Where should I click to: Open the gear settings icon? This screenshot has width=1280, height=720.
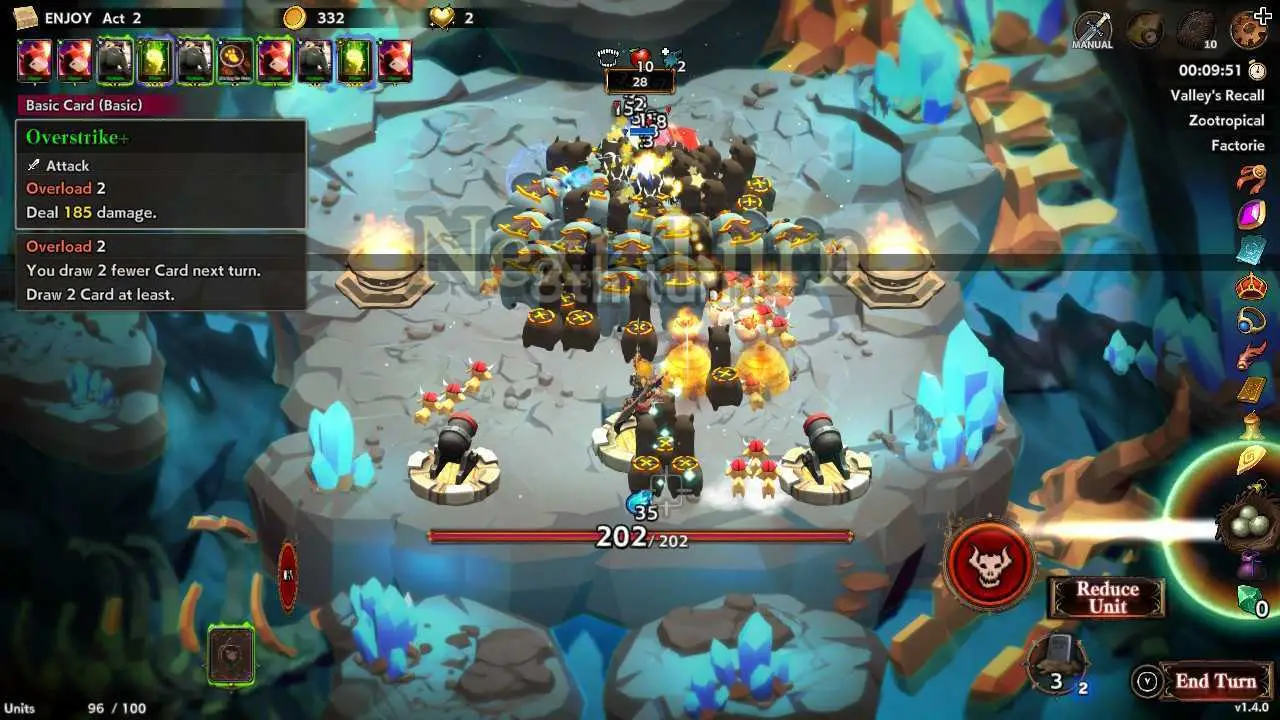[1249, 30]
